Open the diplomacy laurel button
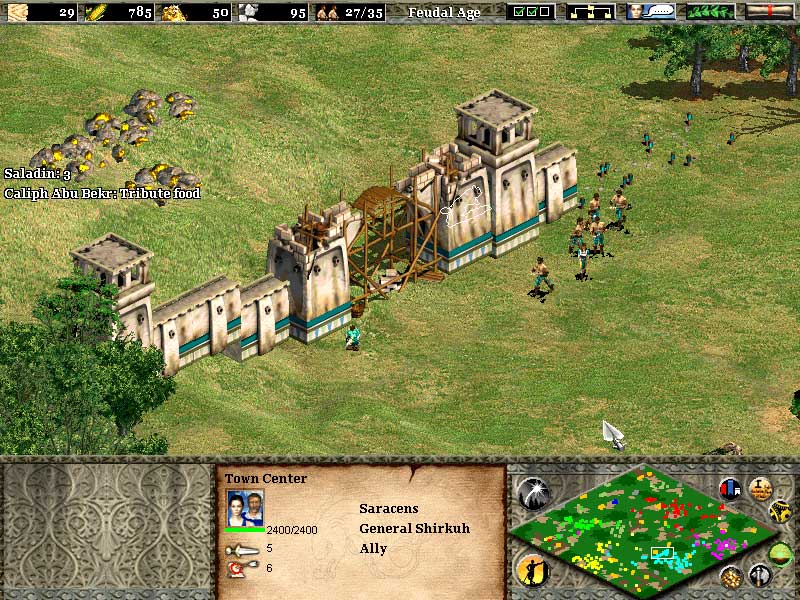Screen dimensions: 800x600 click(709, 12)
